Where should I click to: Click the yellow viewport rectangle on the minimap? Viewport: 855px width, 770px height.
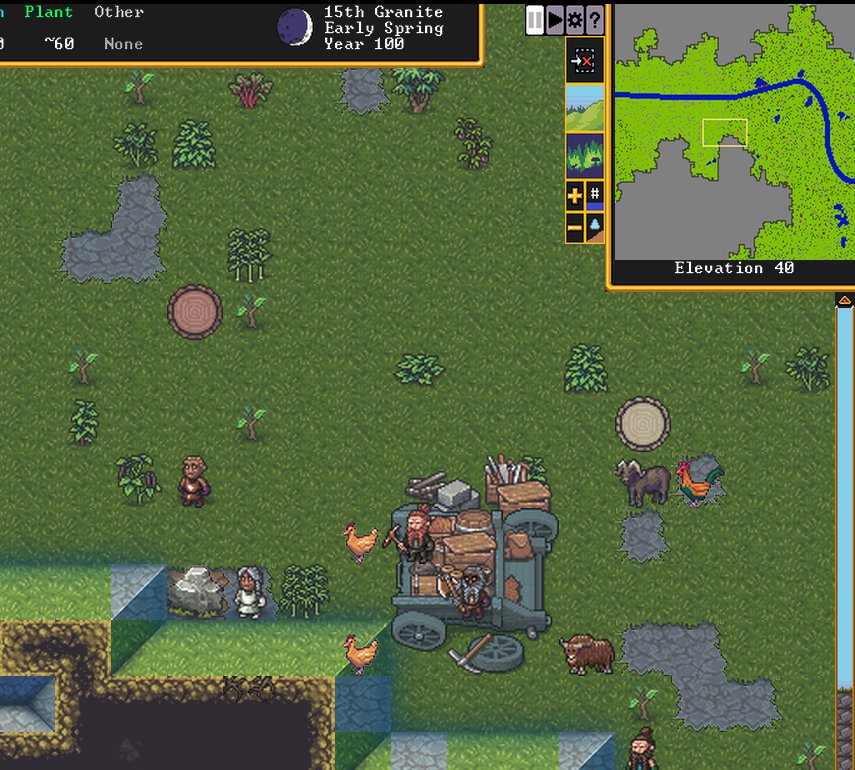(x=724, y=133)
